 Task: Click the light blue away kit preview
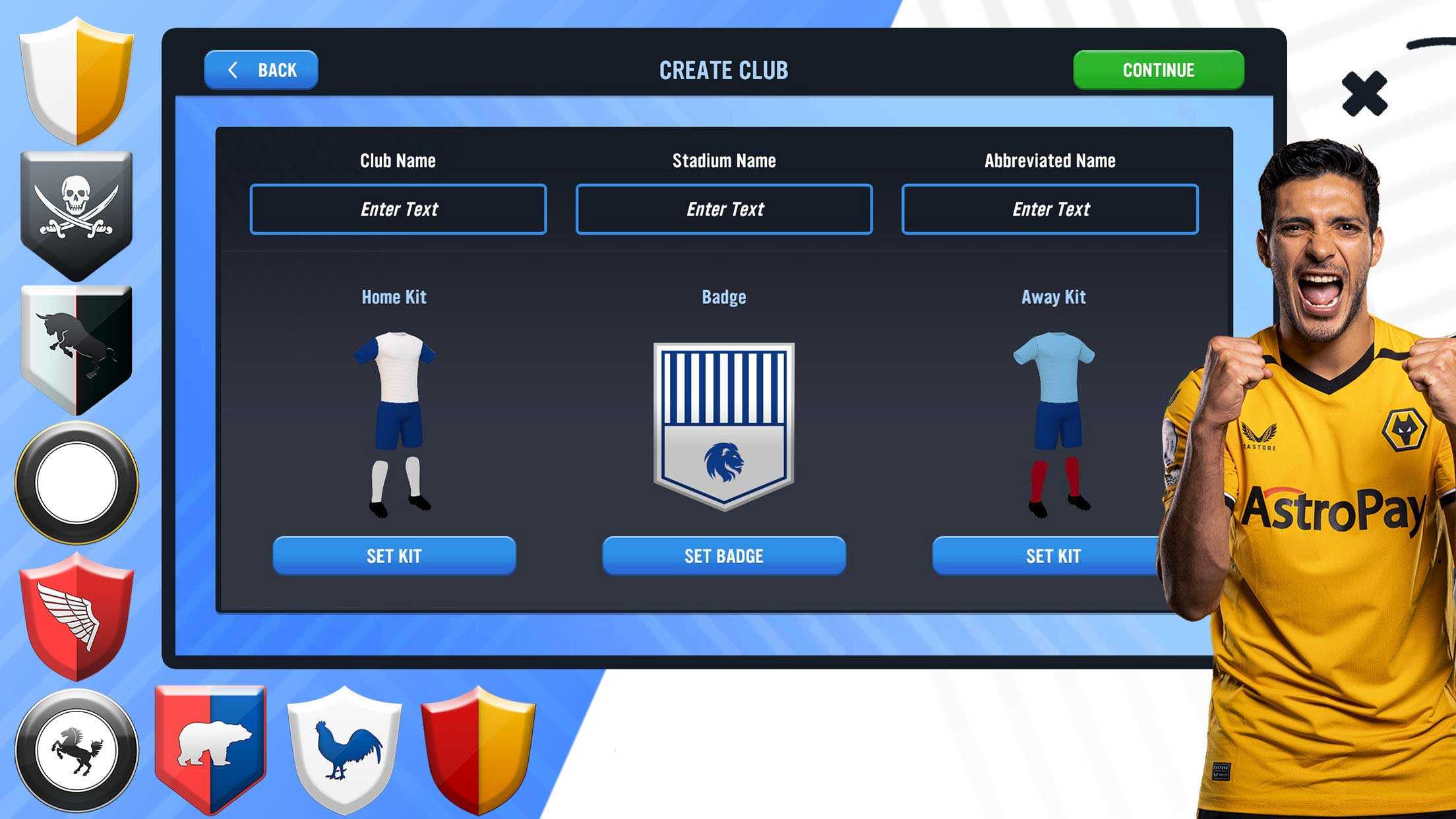[x=1054, y=423]
